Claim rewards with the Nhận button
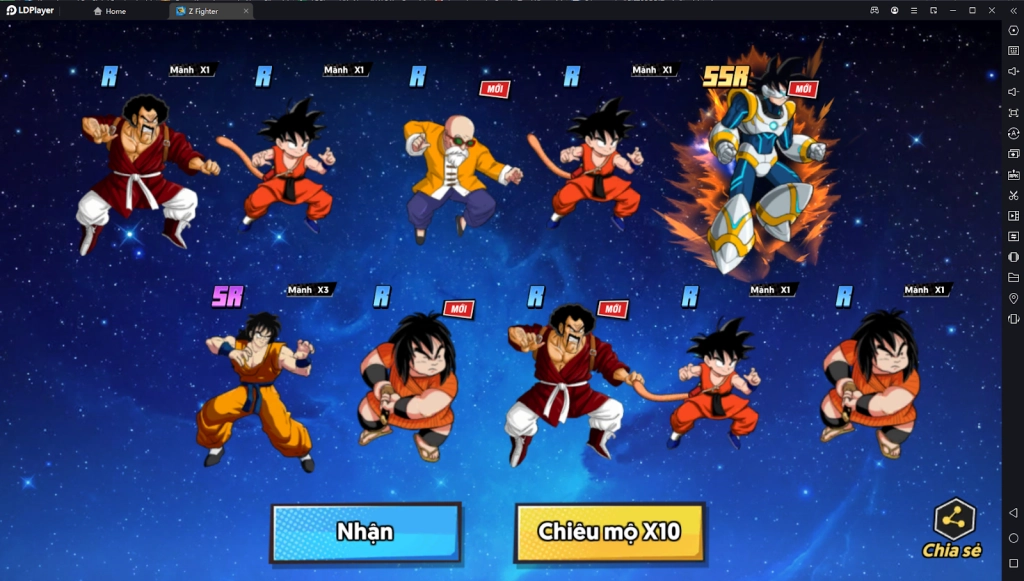This screenshot has width=1024, height=581. (x=365, y=532)
